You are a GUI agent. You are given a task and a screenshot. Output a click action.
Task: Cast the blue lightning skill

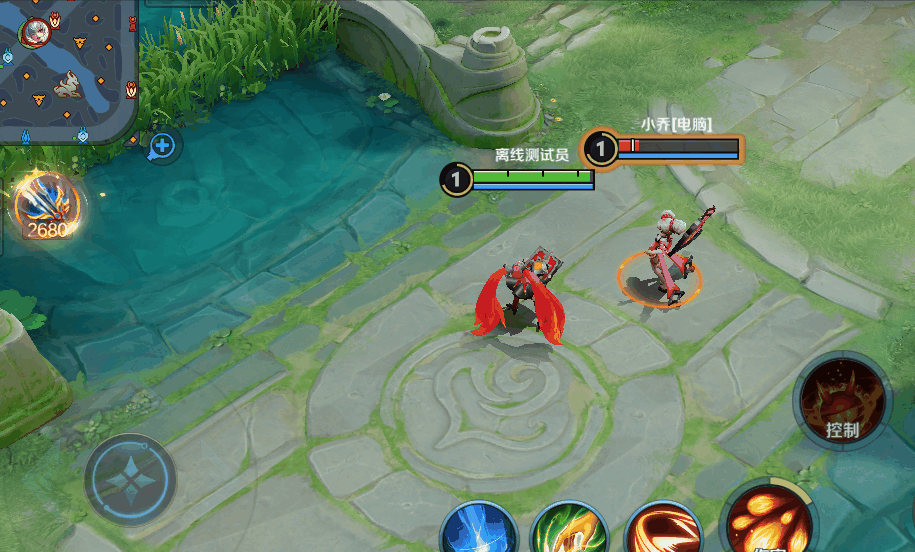tap(479, 529)
